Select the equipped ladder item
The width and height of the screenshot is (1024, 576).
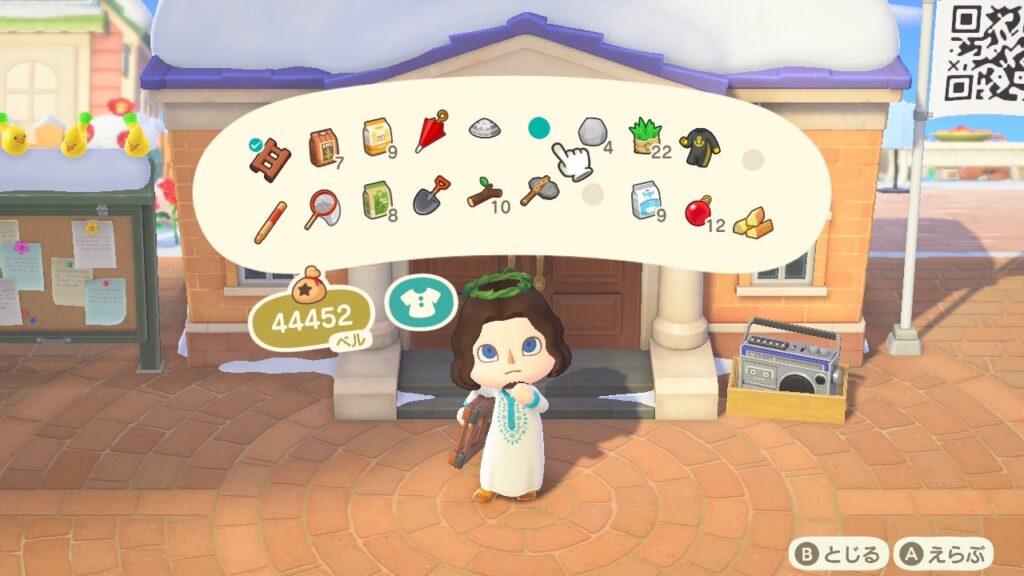click(270, 154)
